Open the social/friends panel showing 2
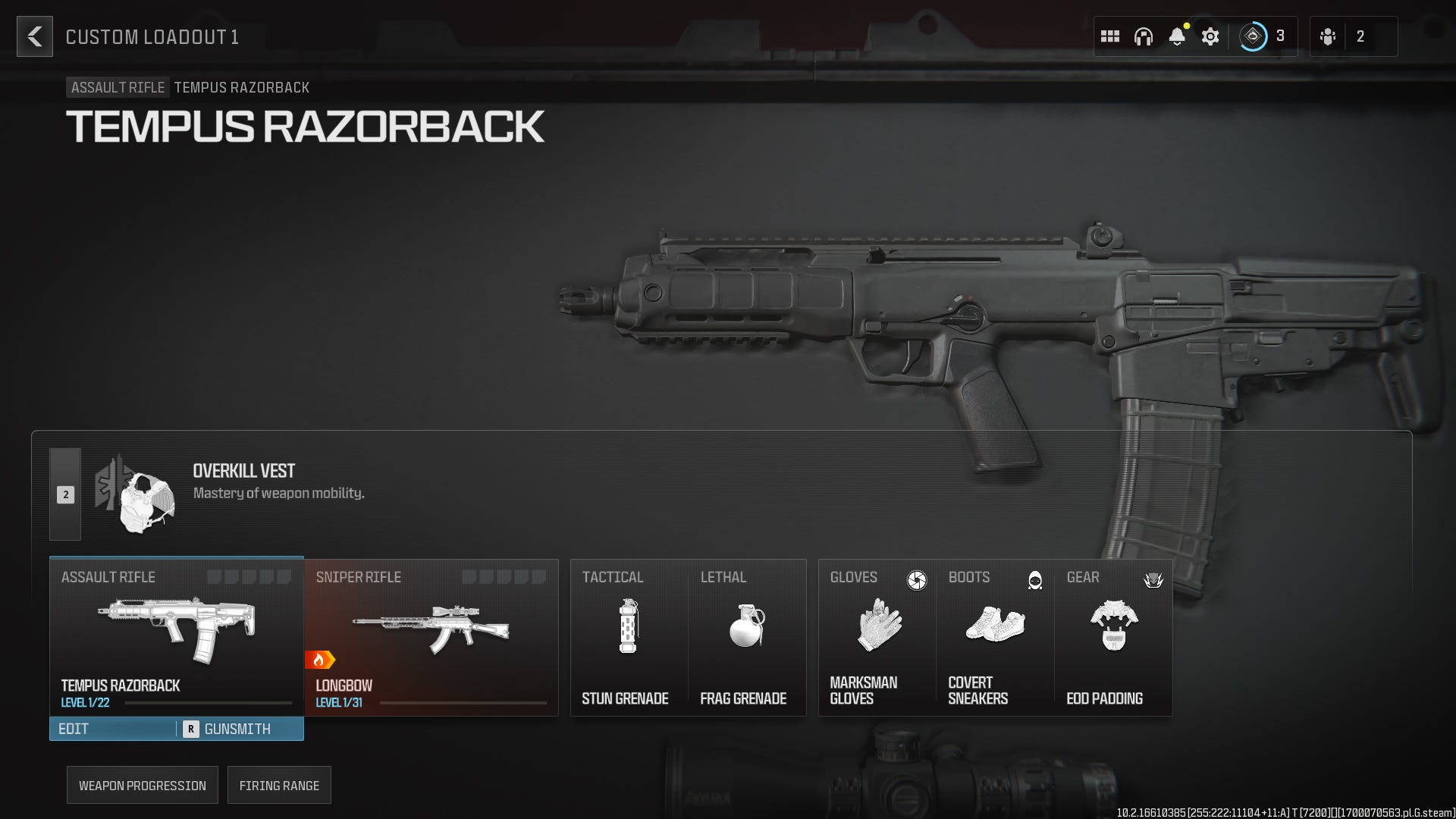The height and width of the screenshot is (819, 1456). [x=1354, y=36]
